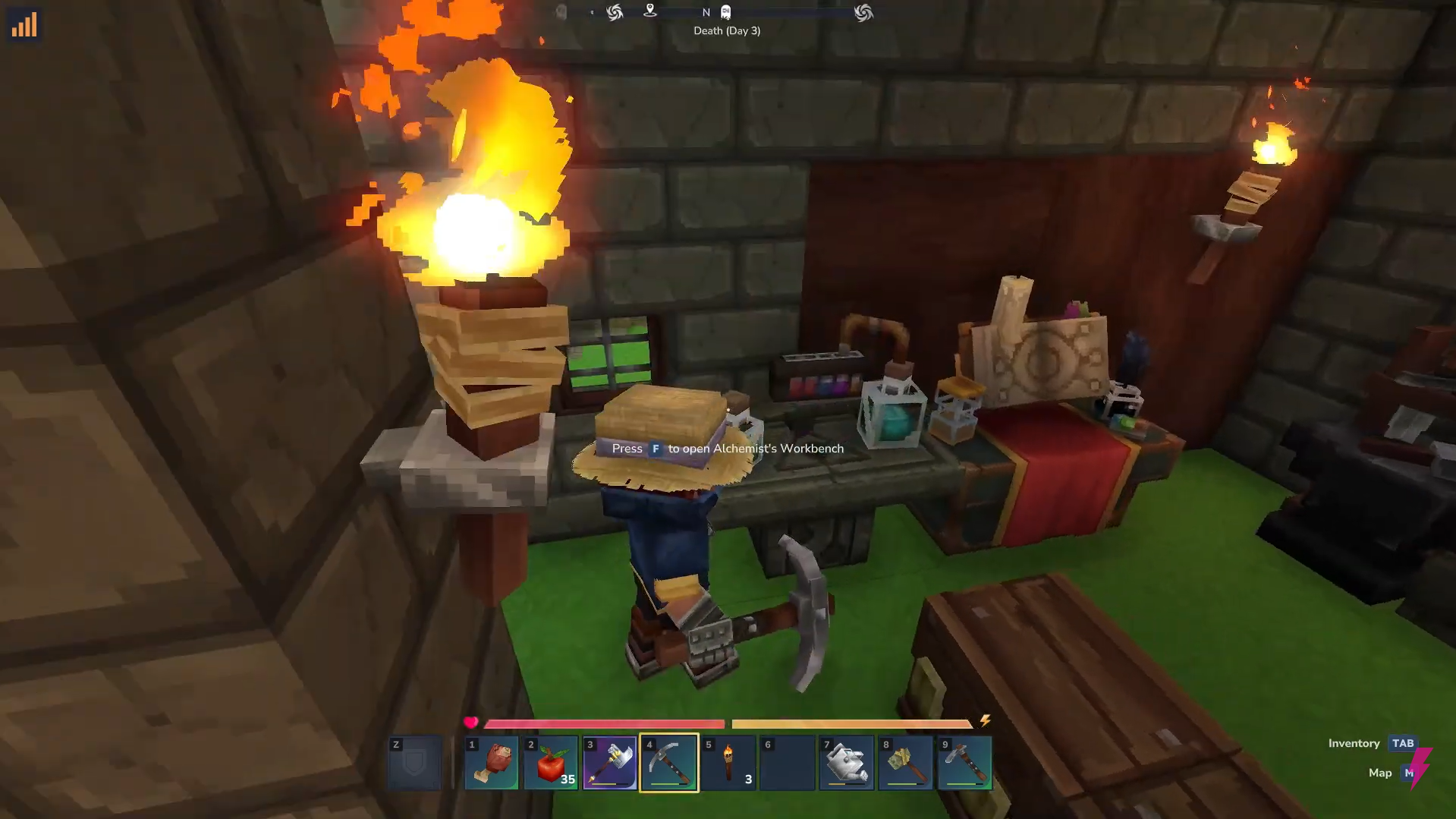Select the apple stack in hotbar slot 2
This screenshot has width=1456, height=819.
pyautogui.click(x=550, y=762)
